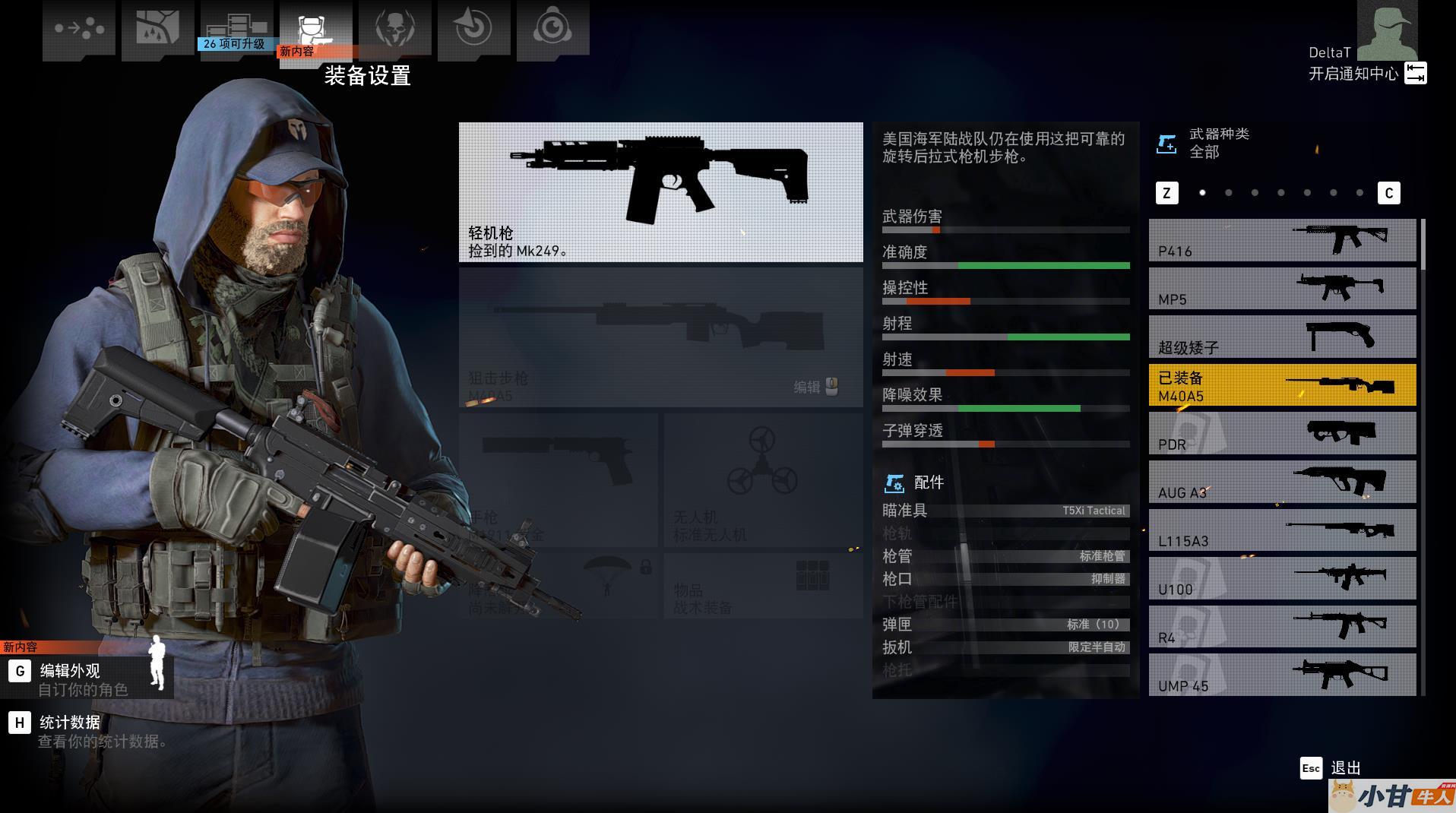Open the 物品 tactical gear slot
Image resolution: width=1456 pixels, height=813 pixels.
(x=762, y=586)
